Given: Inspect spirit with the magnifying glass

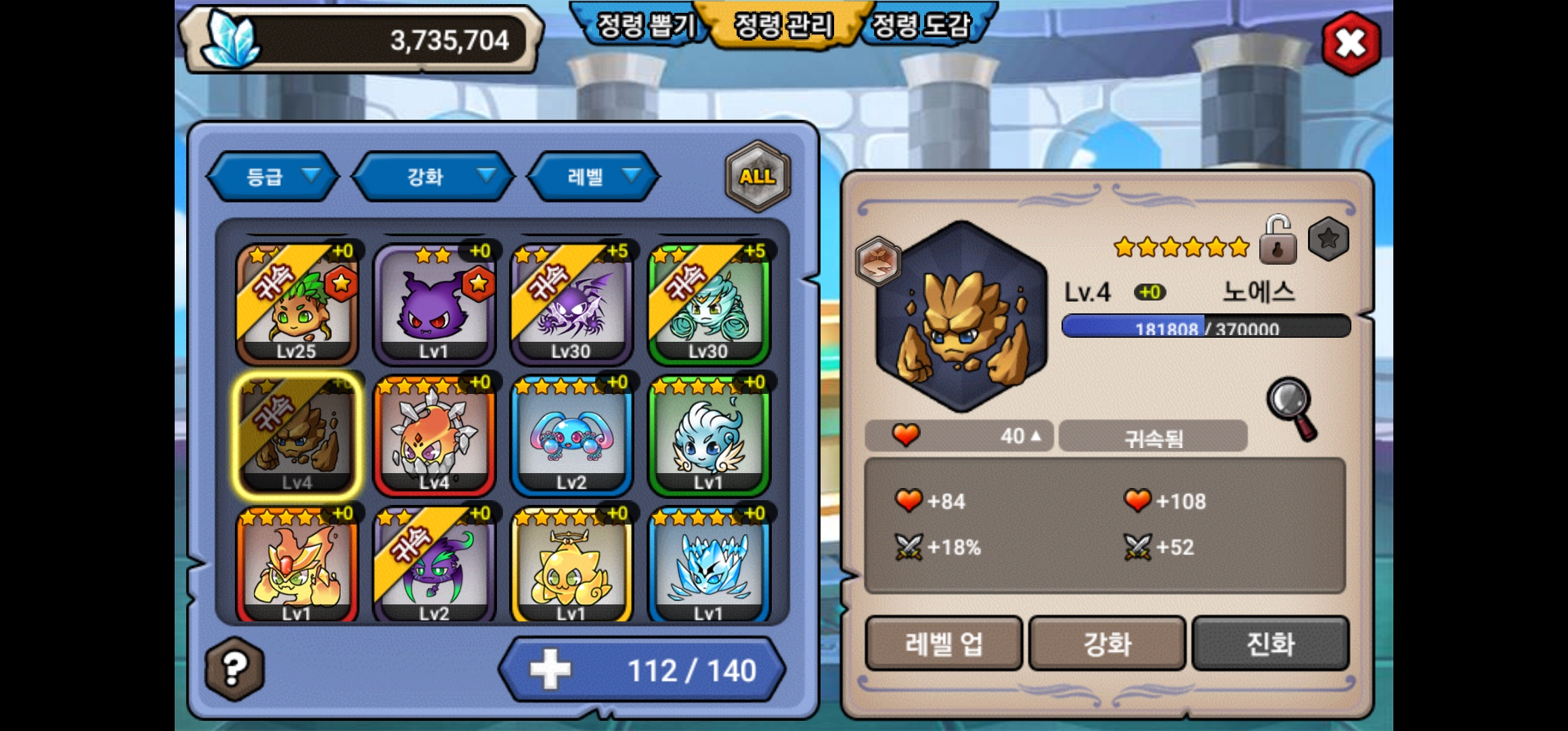Looking at the screenshot, I should coord(1292,408).
